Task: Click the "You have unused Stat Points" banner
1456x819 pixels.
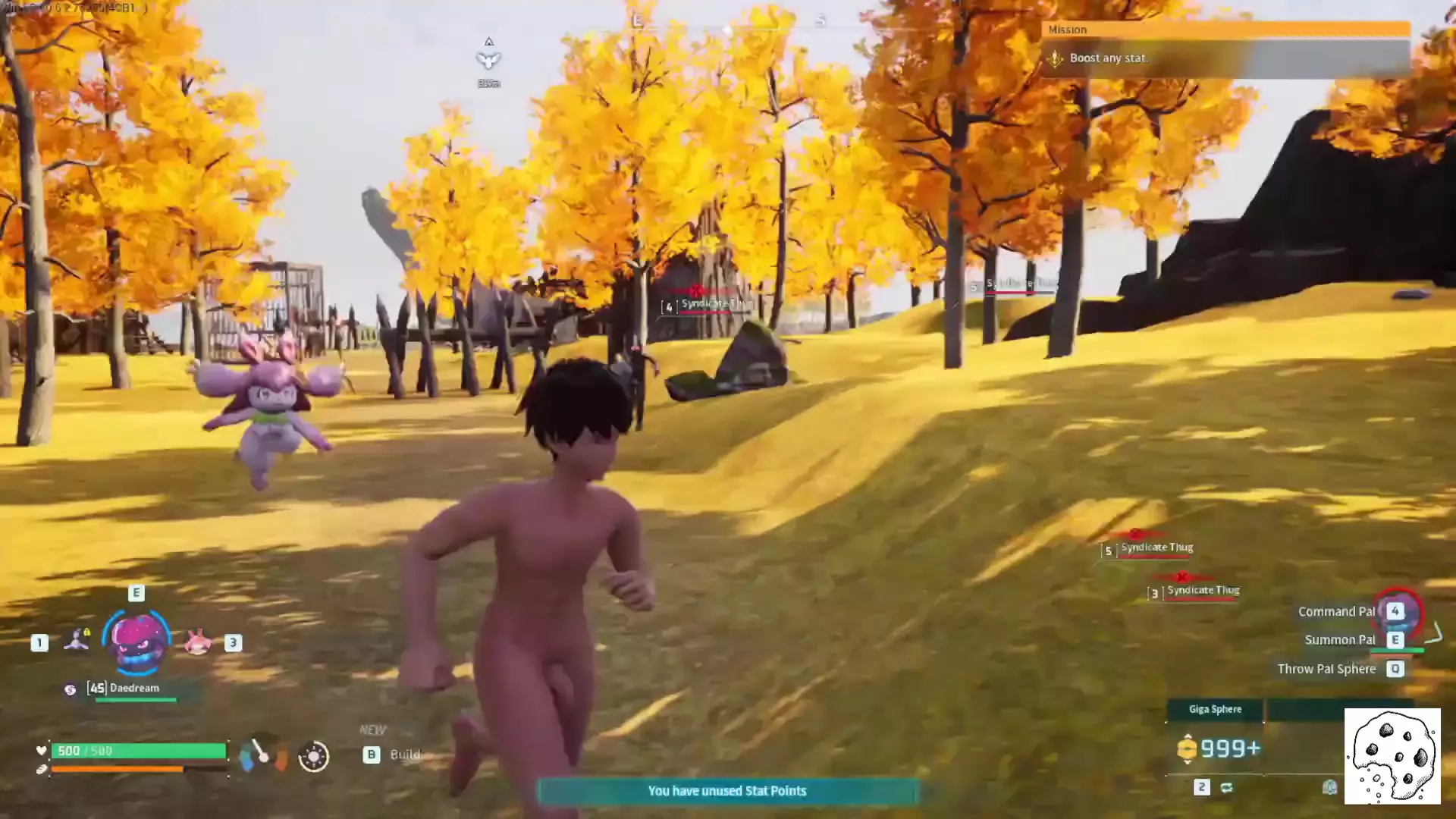Action: pyautogui.click(x=727, y=791)
